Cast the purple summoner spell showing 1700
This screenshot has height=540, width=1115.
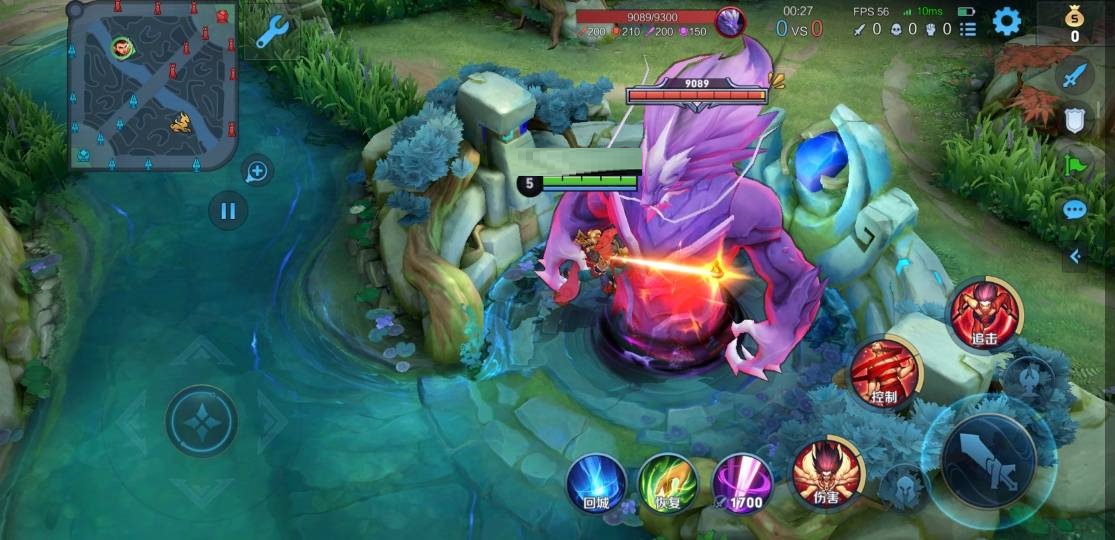741,483
